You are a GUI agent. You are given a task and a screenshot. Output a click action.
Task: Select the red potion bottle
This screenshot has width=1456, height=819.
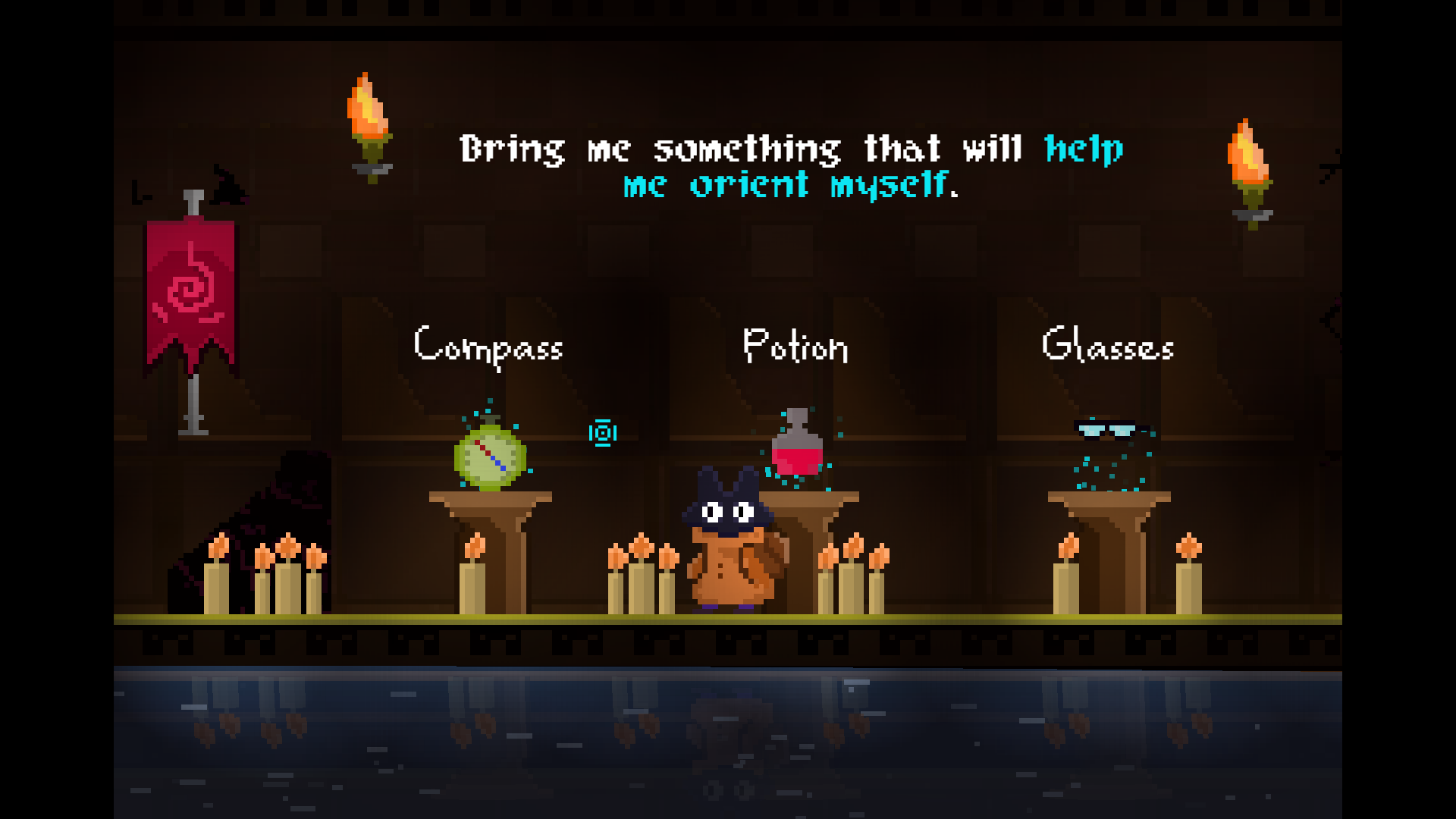click(797, 447)
